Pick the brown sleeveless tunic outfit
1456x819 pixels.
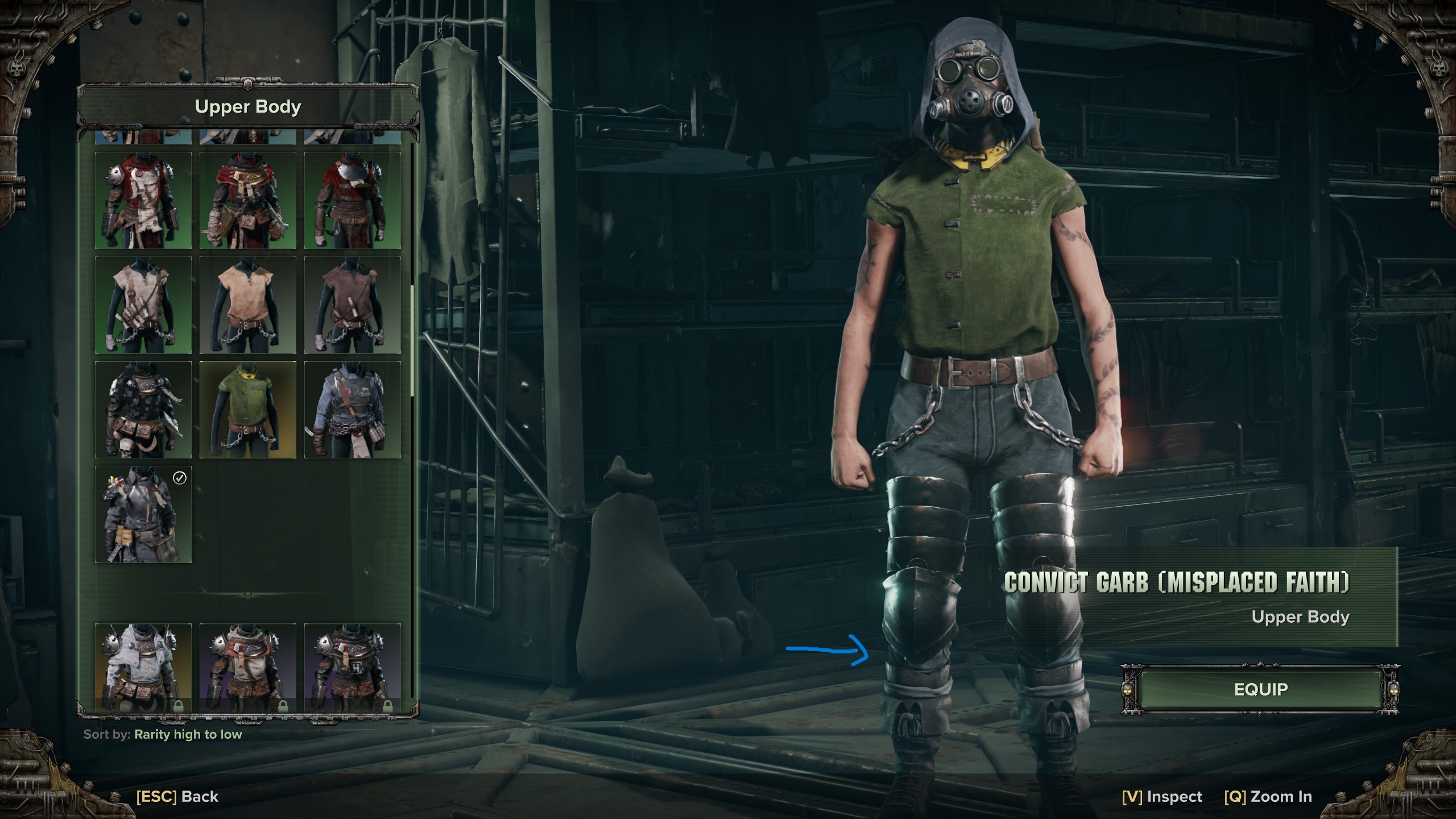(x=353, y=305)
